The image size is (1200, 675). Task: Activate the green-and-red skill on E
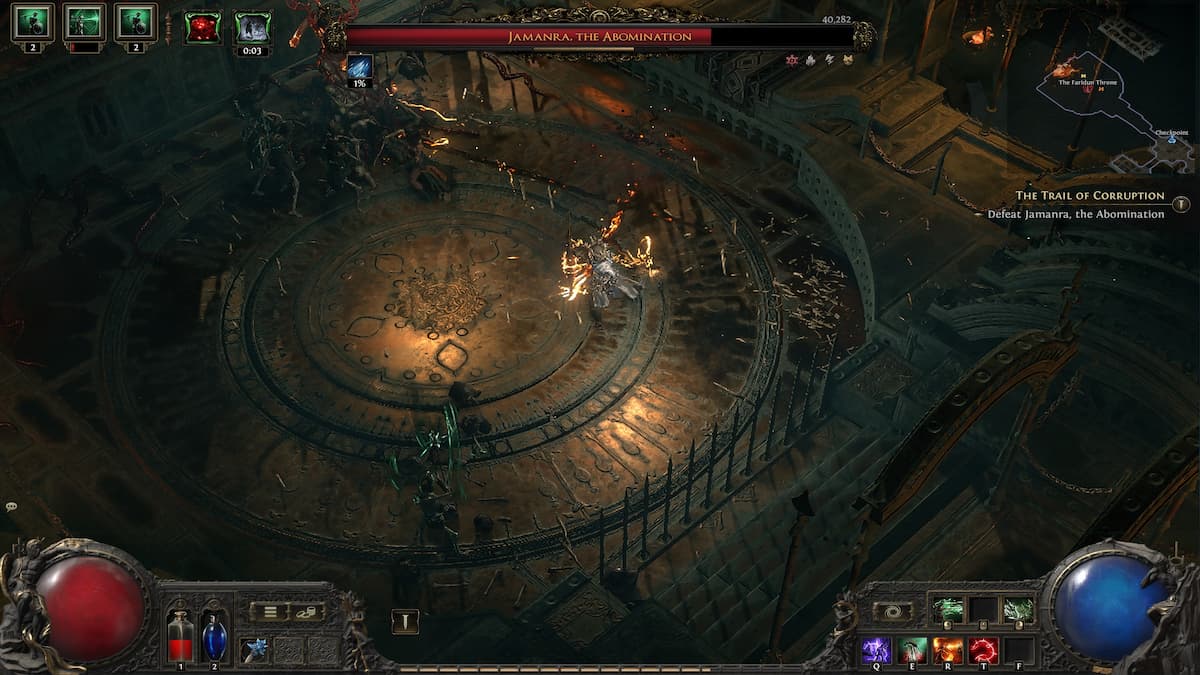[912, 650]
